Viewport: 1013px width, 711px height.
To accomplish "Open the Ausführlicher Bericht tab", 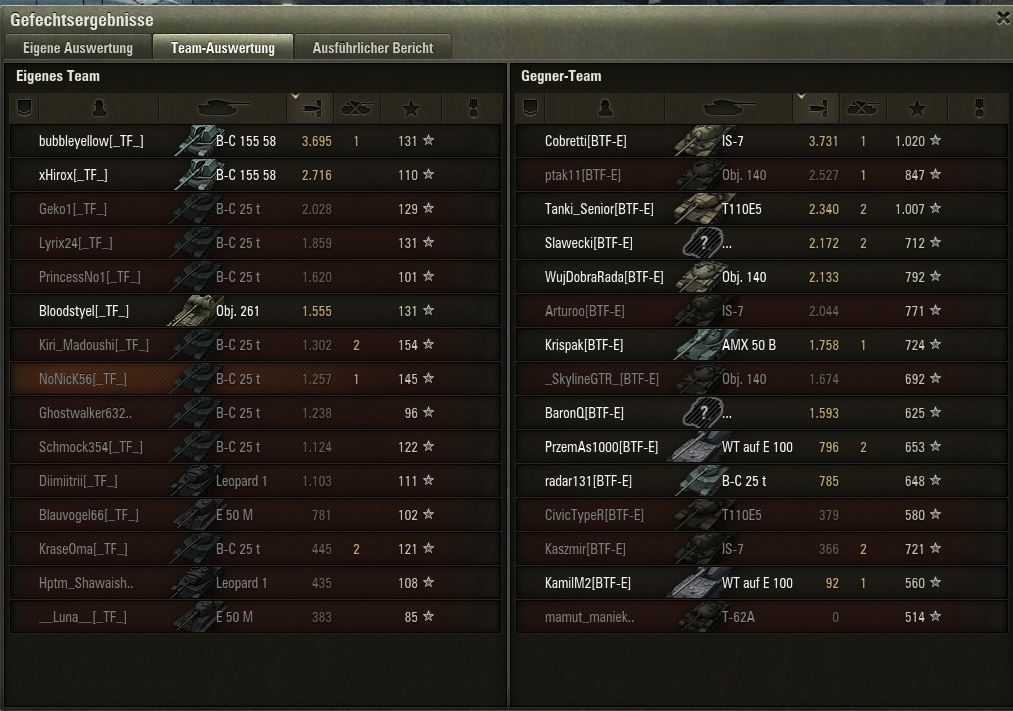I will click(x=372, y=48).
